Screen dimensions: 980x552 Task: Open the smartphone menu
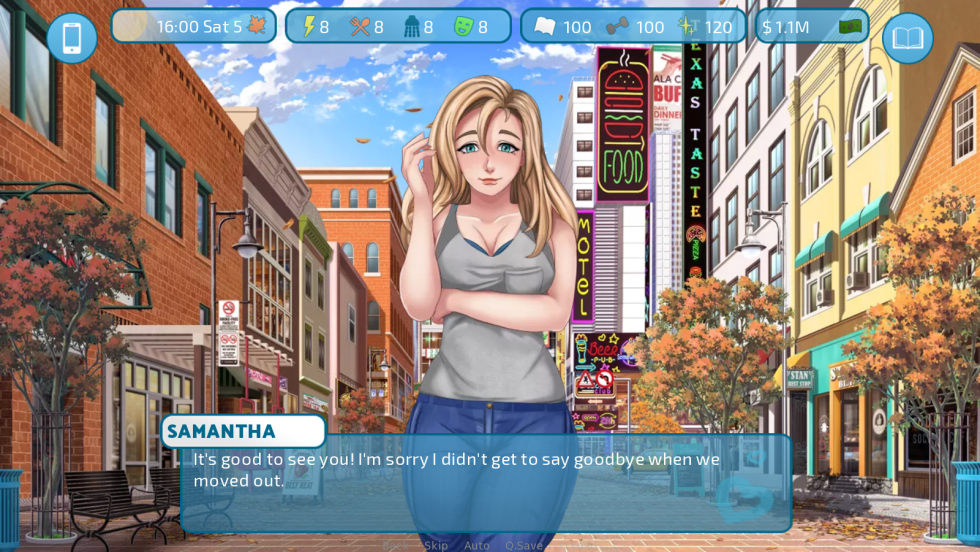(72, 38)
